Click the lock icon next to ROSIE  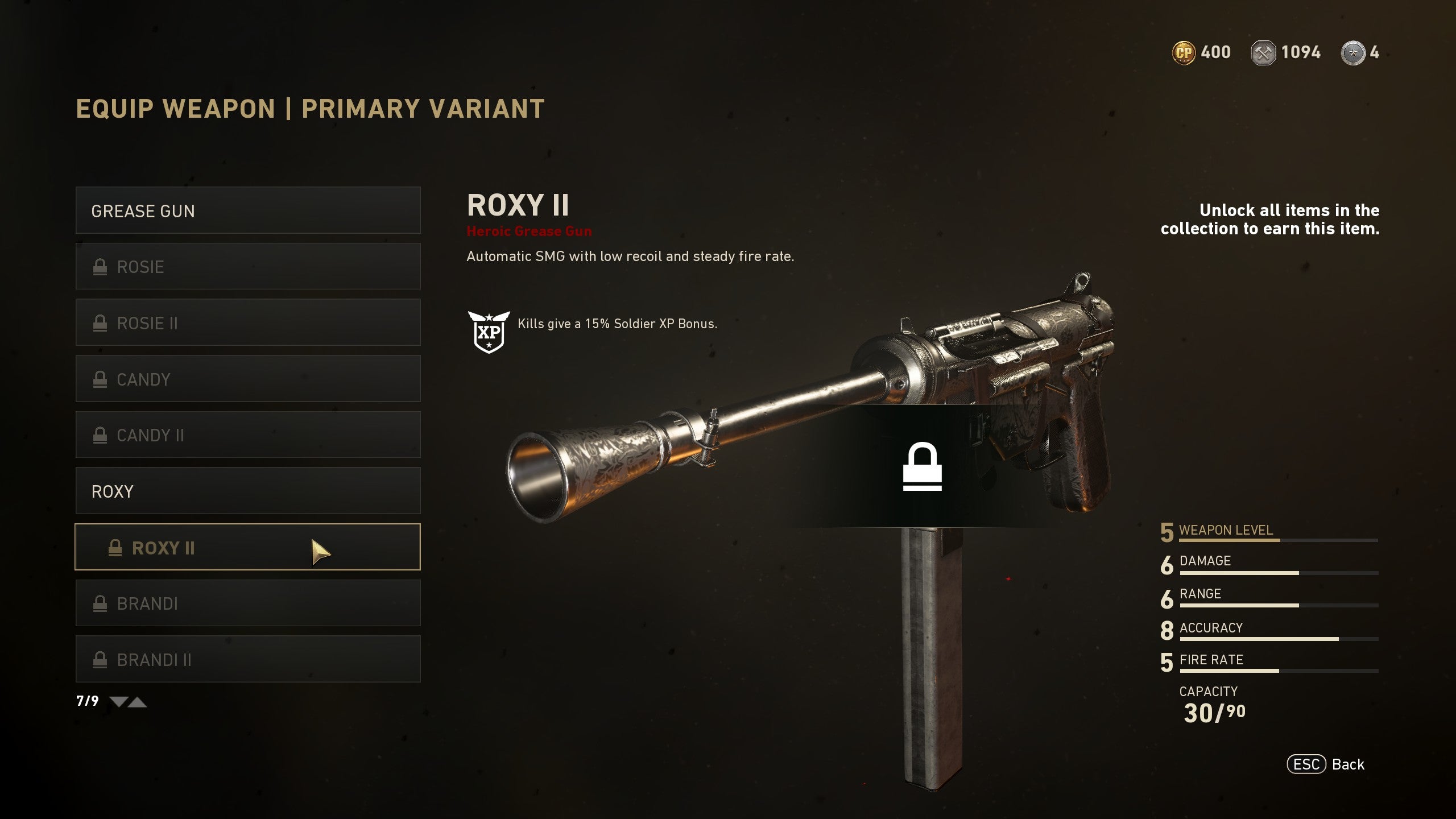[101, 266]
